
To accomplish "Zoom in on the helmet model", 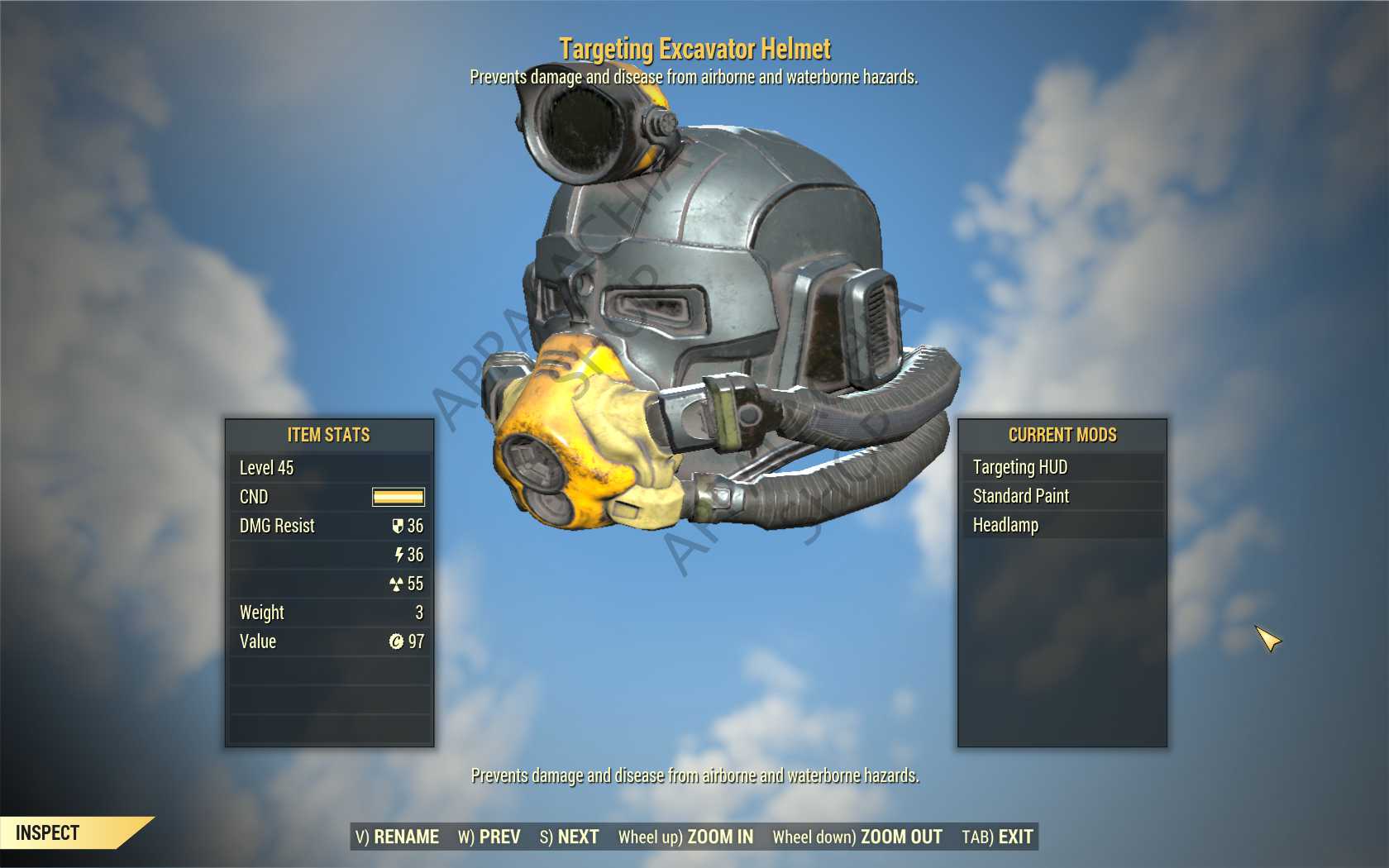I will click(685, 837).
